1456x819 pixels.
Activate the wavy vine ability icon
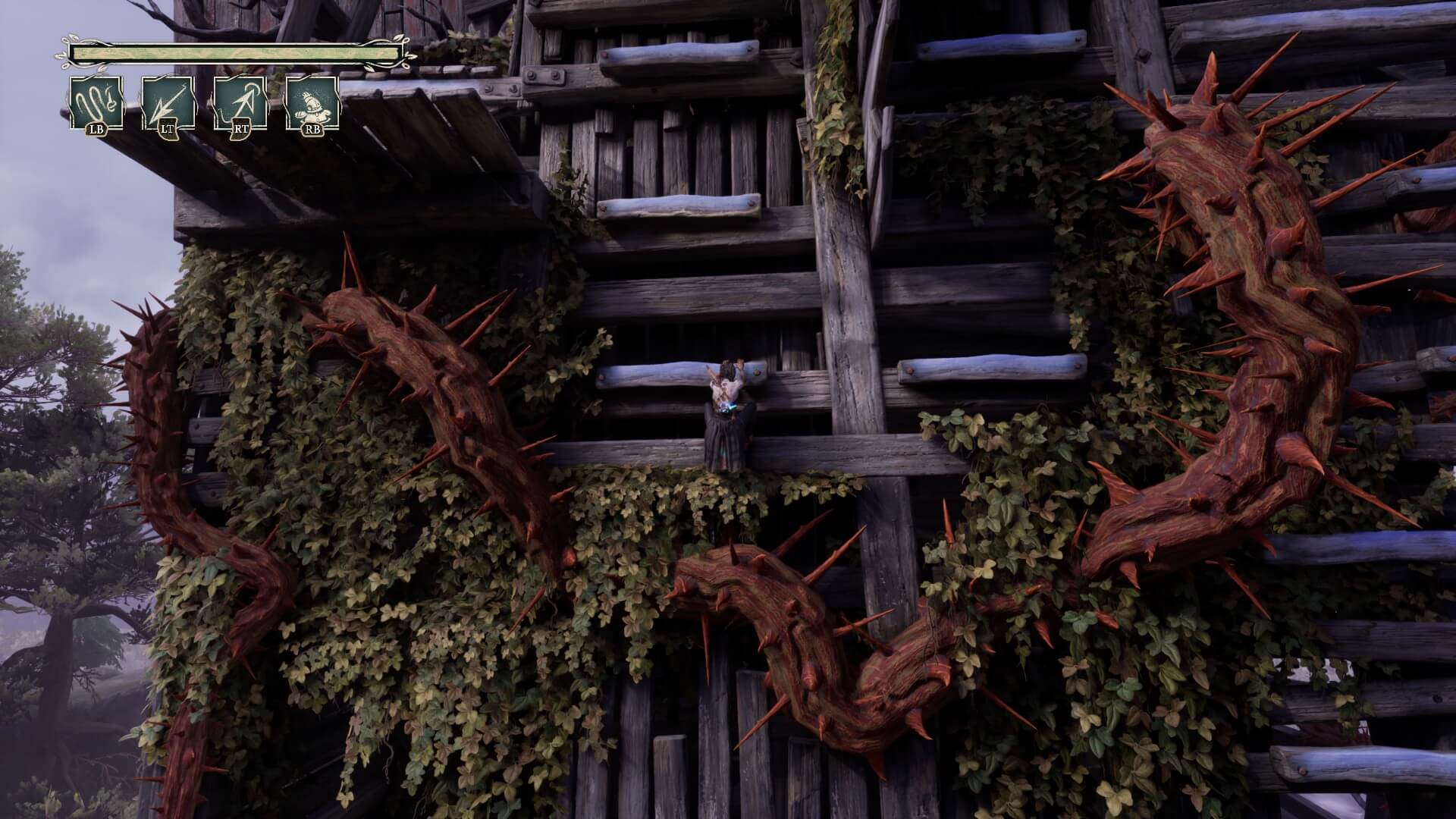tap(96, 103)
